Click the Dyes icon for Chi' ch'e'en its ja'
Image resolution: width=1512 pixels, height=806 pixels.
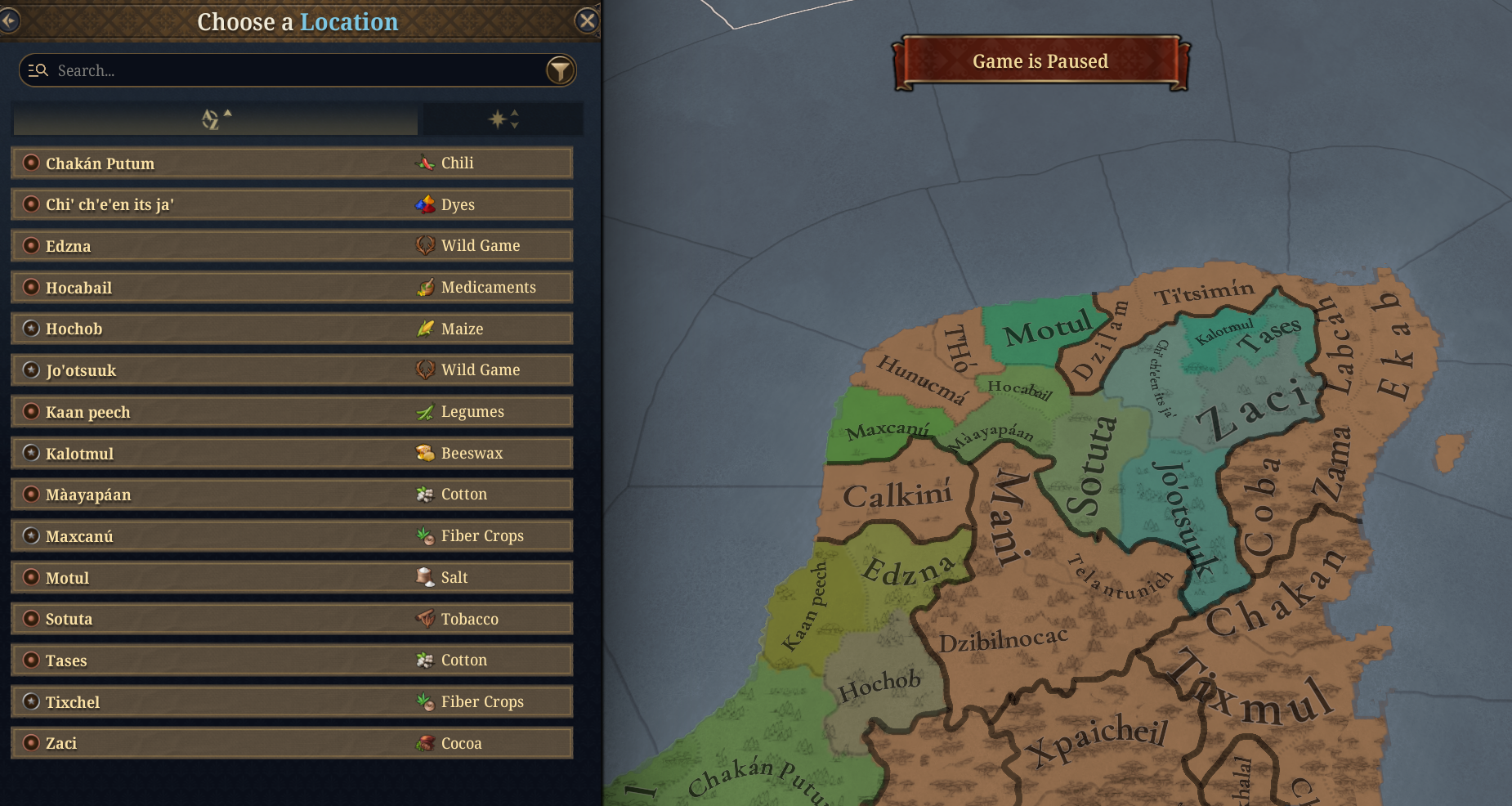[x=425, y=204]
